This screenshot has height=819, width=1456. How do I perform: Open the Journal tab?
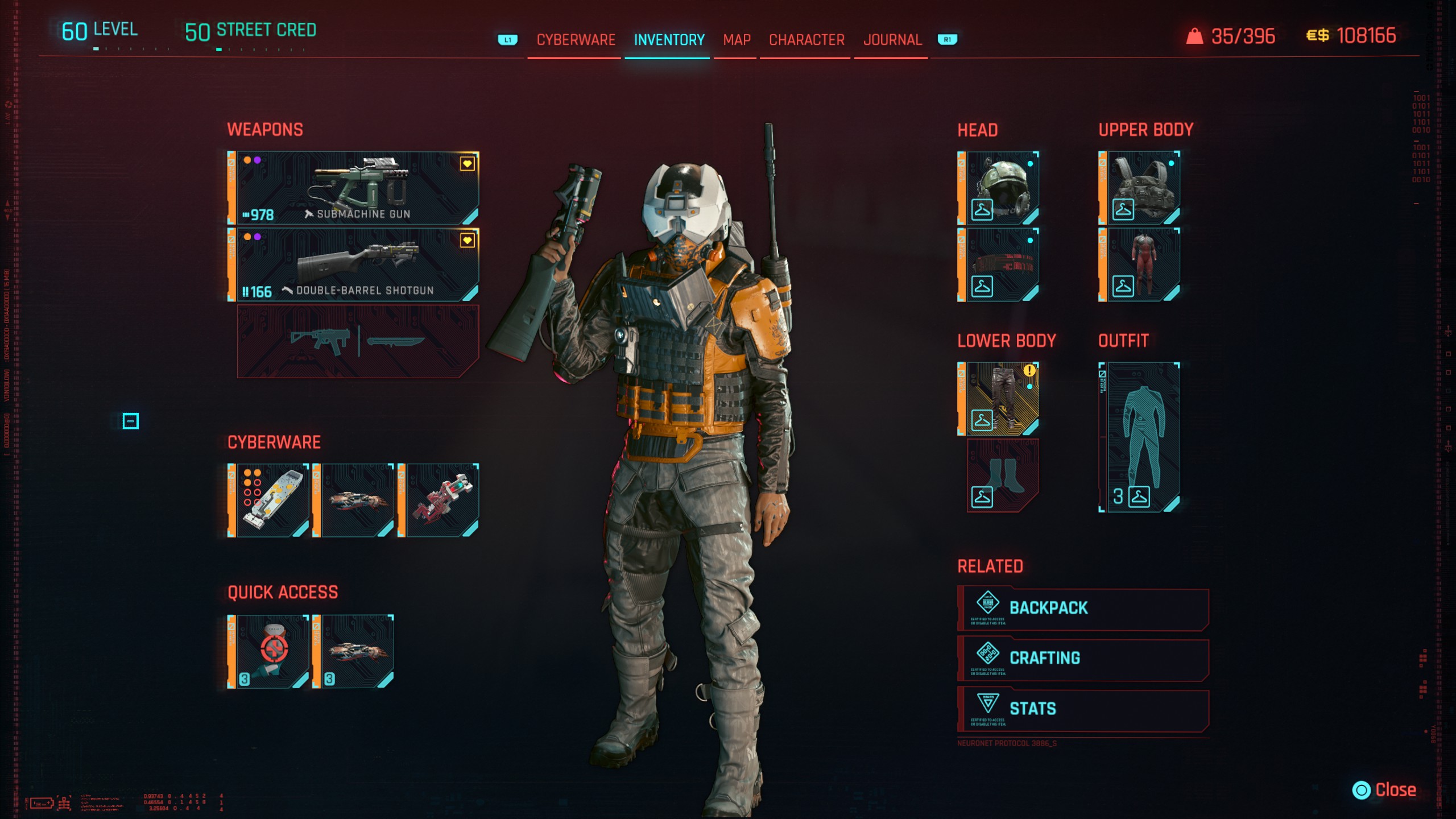click(892, 40)
